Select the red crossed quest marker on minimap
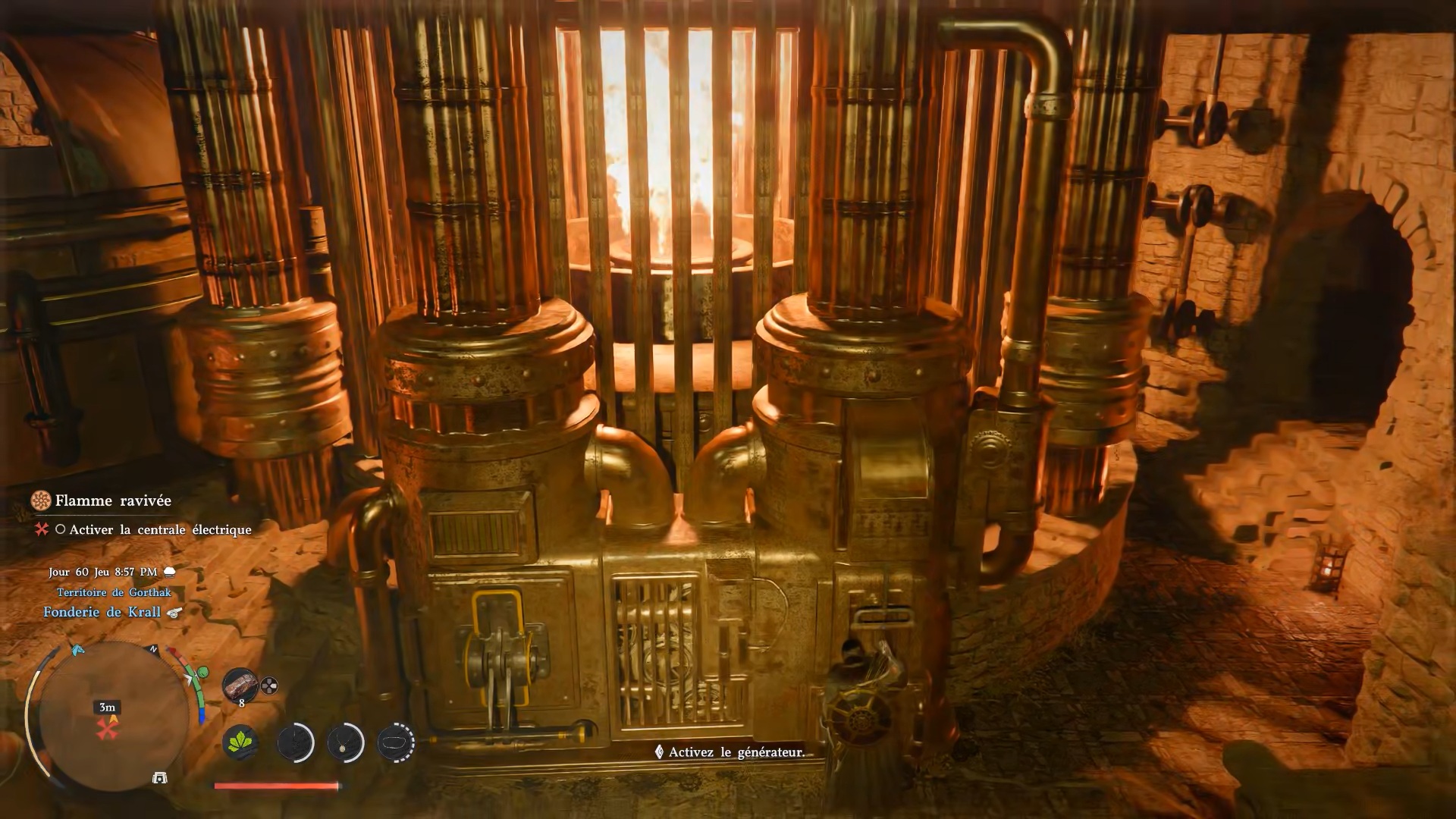Viewport: 1456px width, 819px height. (108, 730)
